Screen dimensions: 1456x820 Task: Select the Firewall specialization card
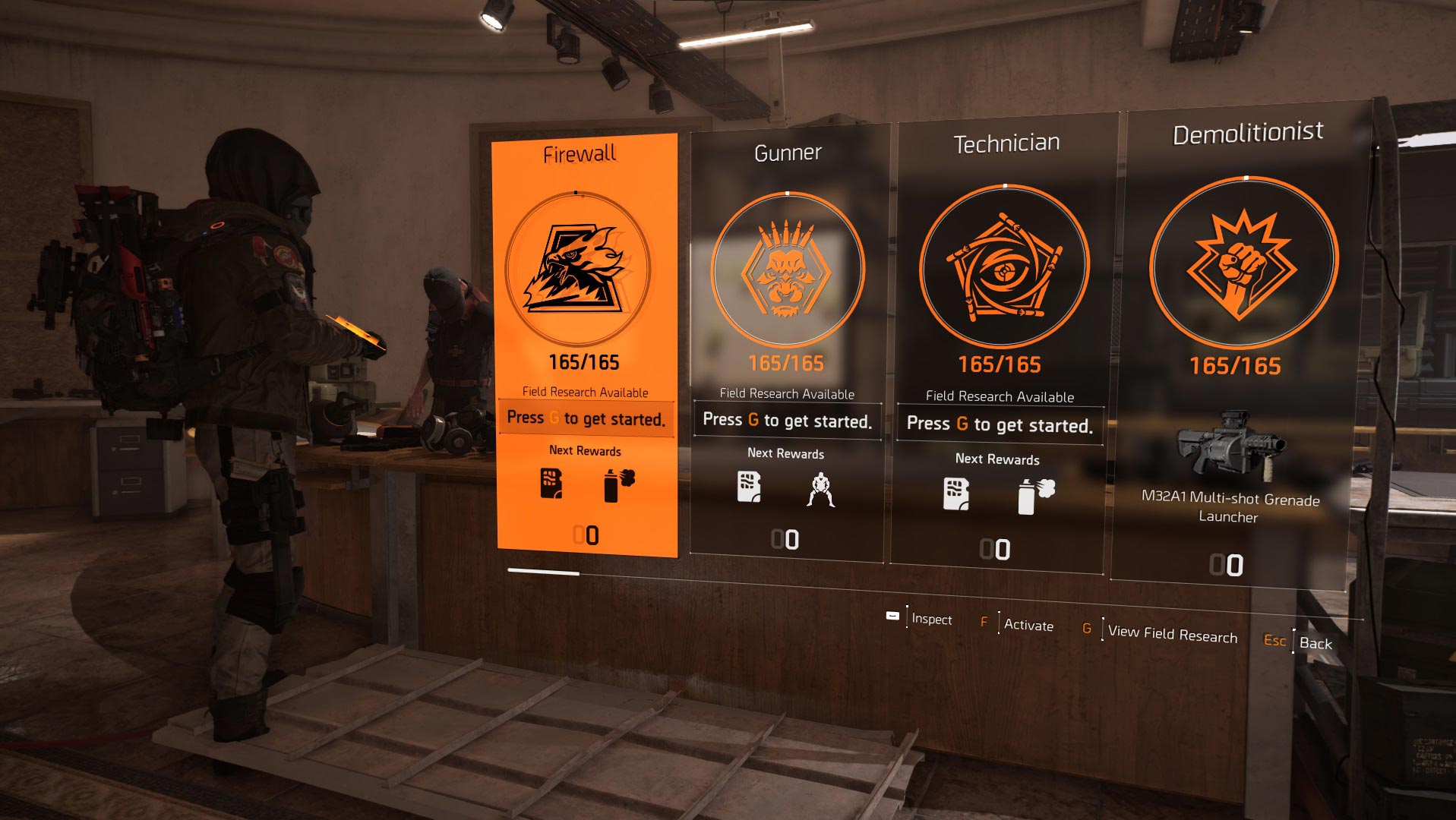coord(585,342)
